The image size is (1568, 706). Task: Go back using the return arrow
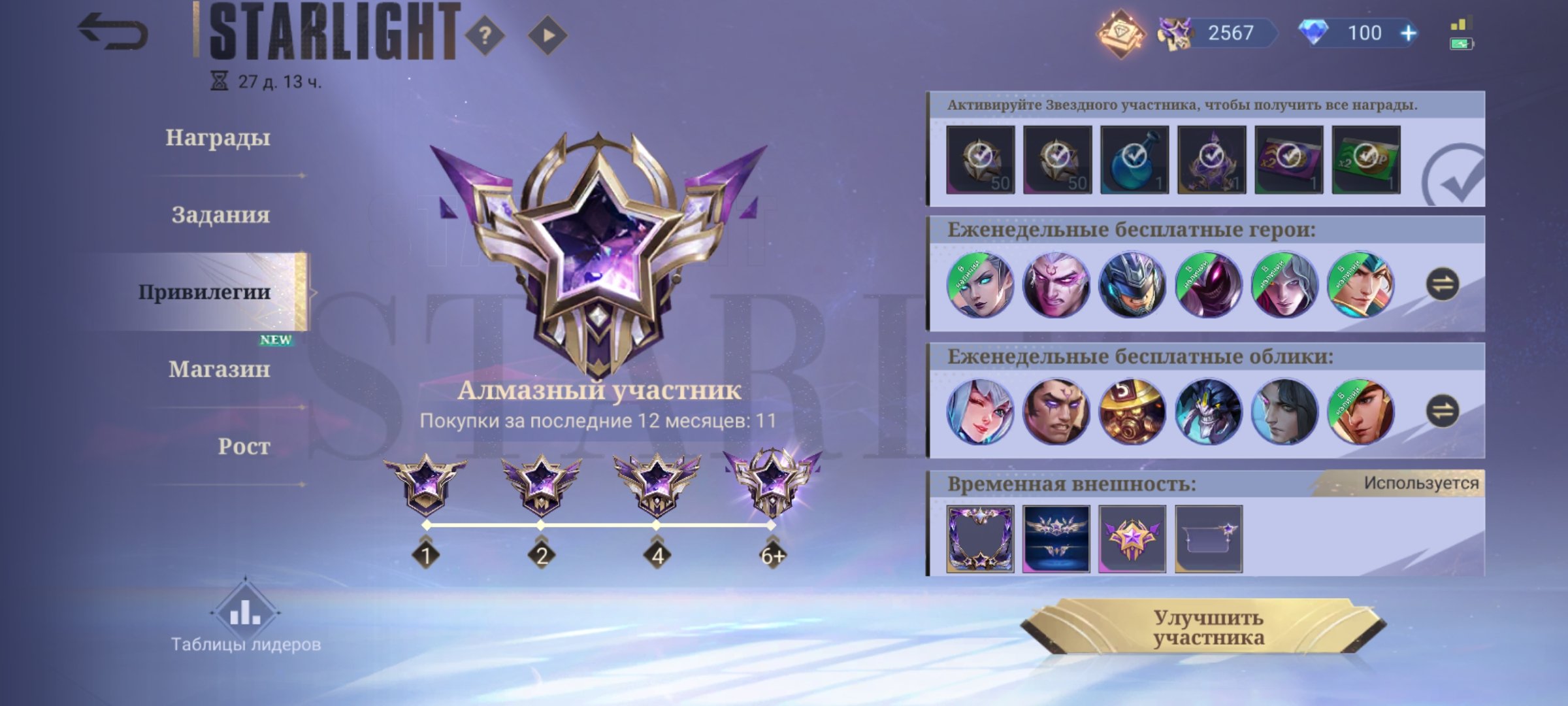pos(112,33)
